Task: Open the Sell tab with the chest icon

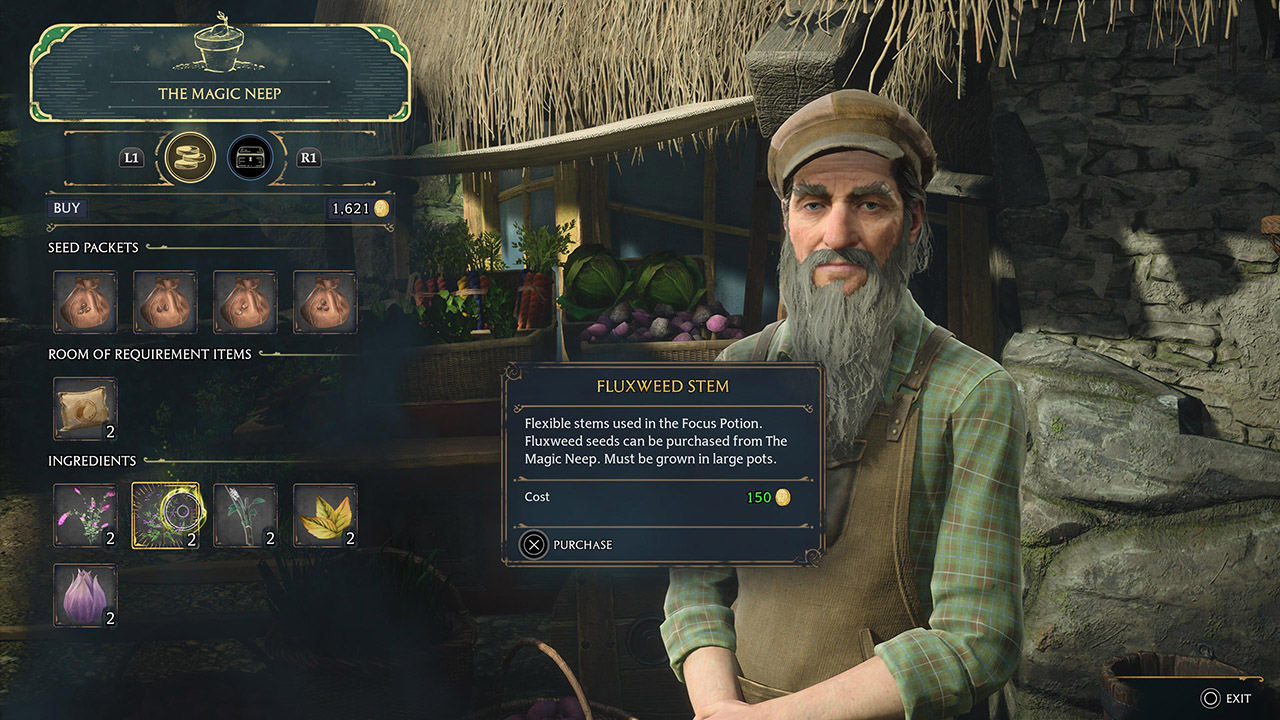Action: [x=250, y=157]
